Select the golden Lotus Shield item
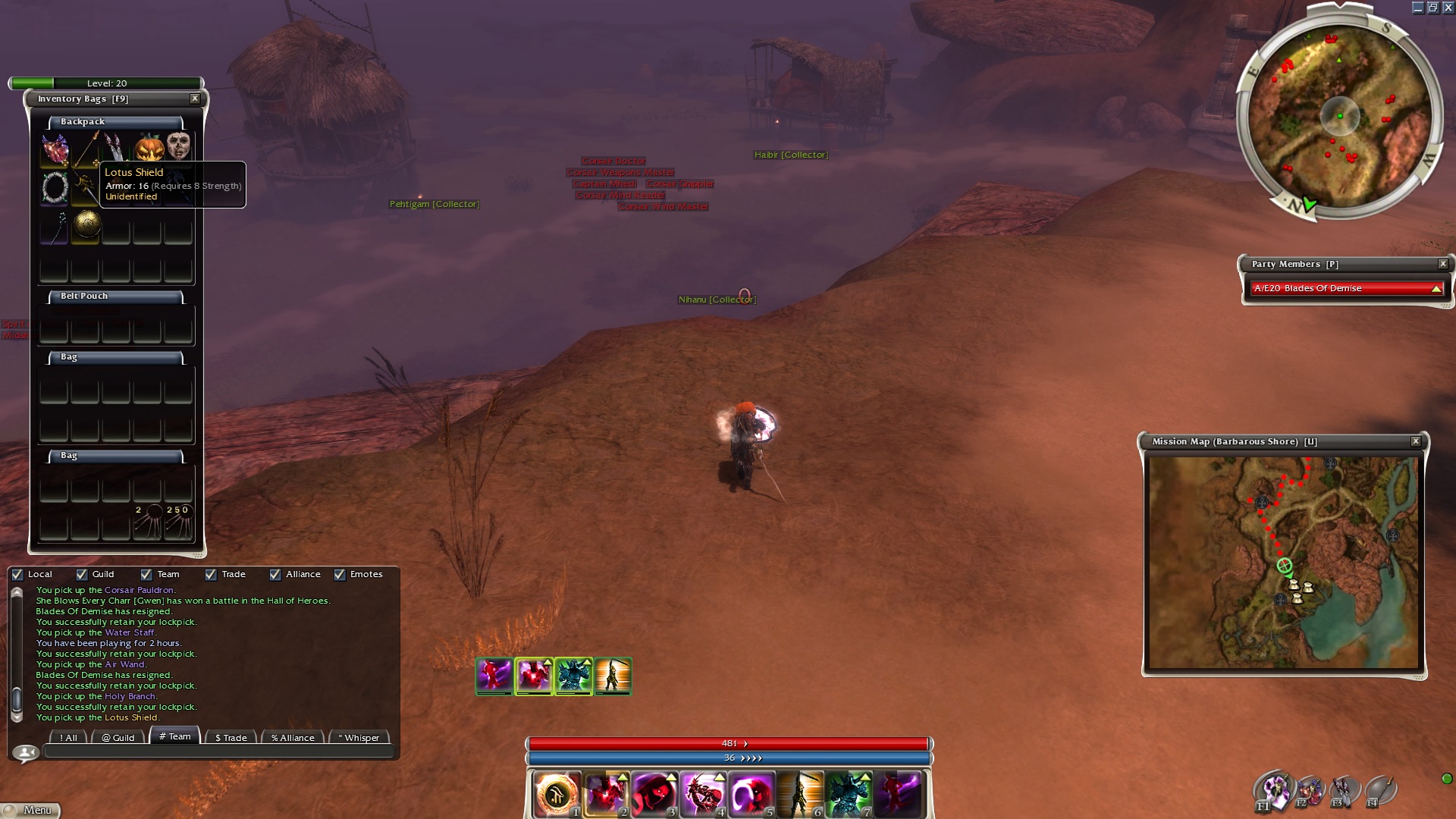 (86, 224)
